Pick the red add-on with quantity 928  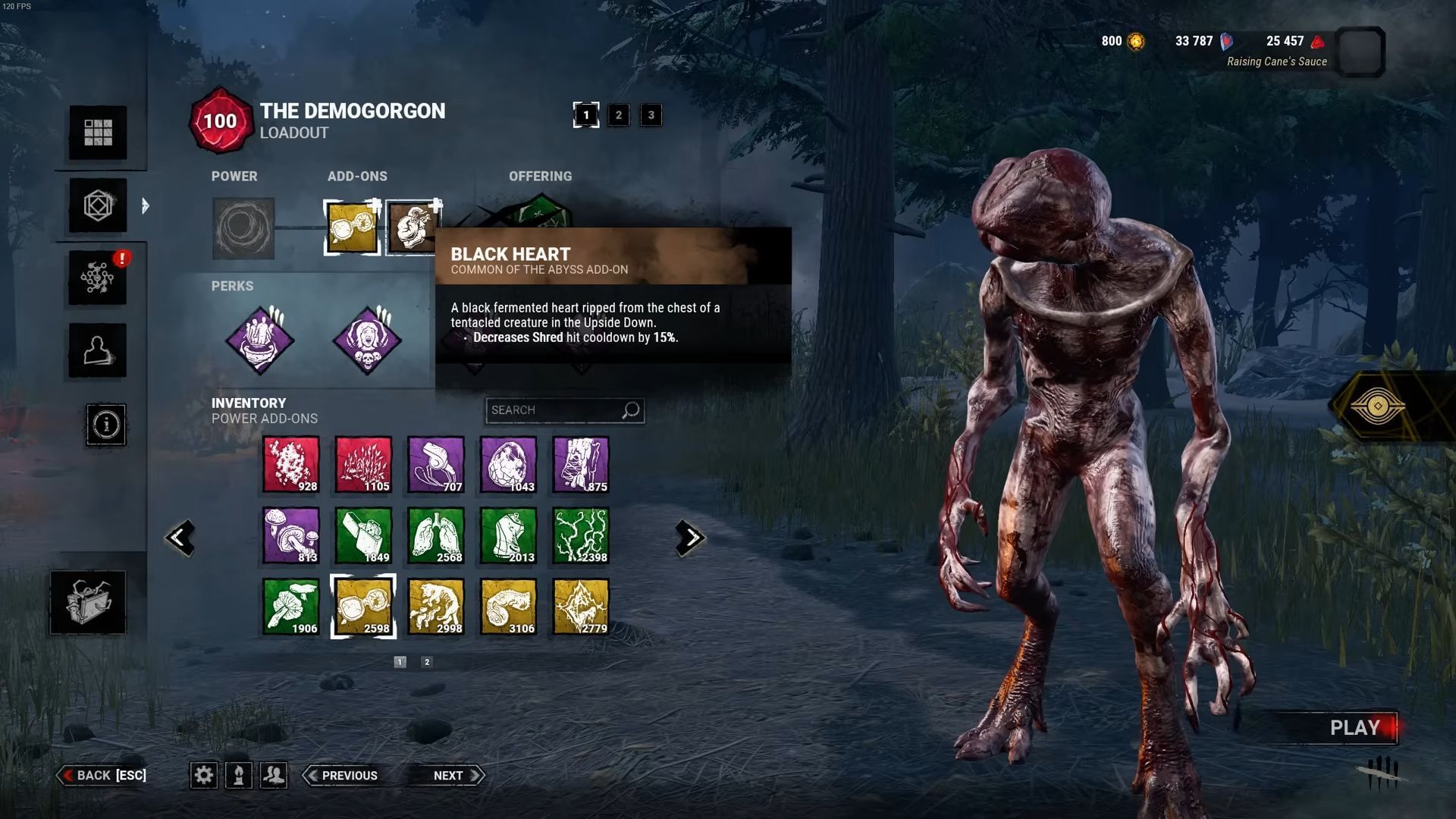pos(292,464)
